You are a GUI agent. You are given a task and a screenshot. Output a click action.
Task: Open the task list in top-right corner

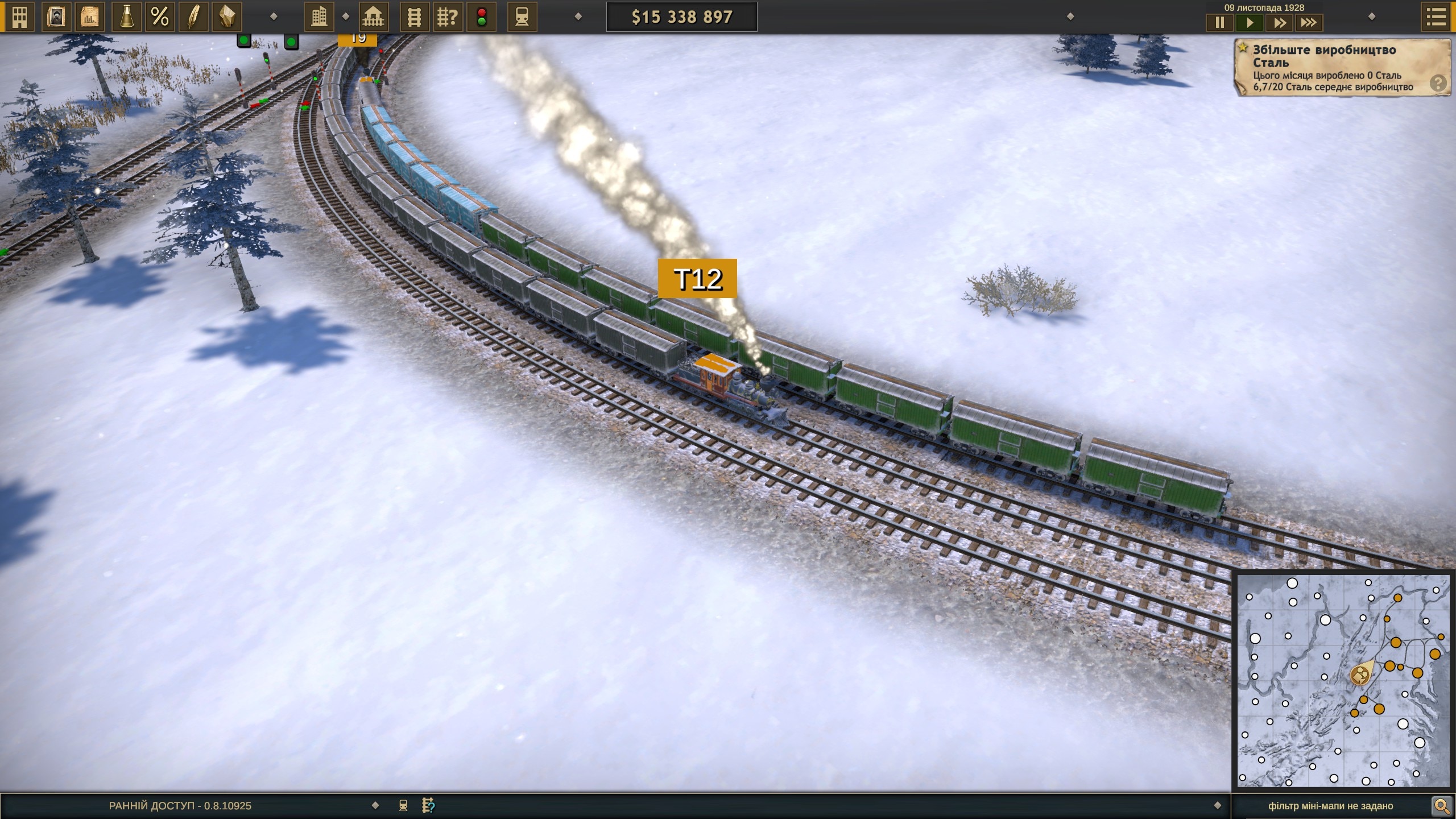coord(1436,16)
